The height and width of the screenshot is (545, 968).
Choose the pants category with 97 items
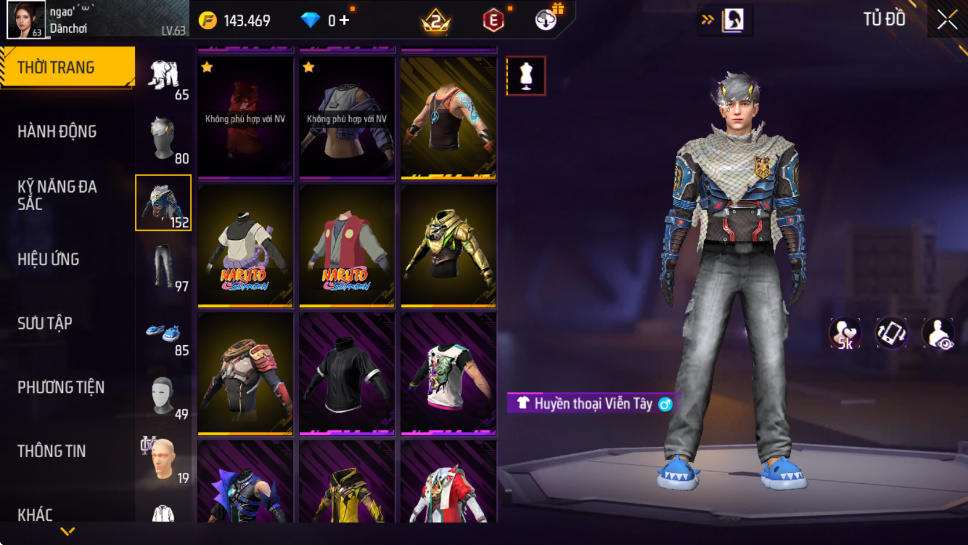pyautogui.click(x=164, y=267)
